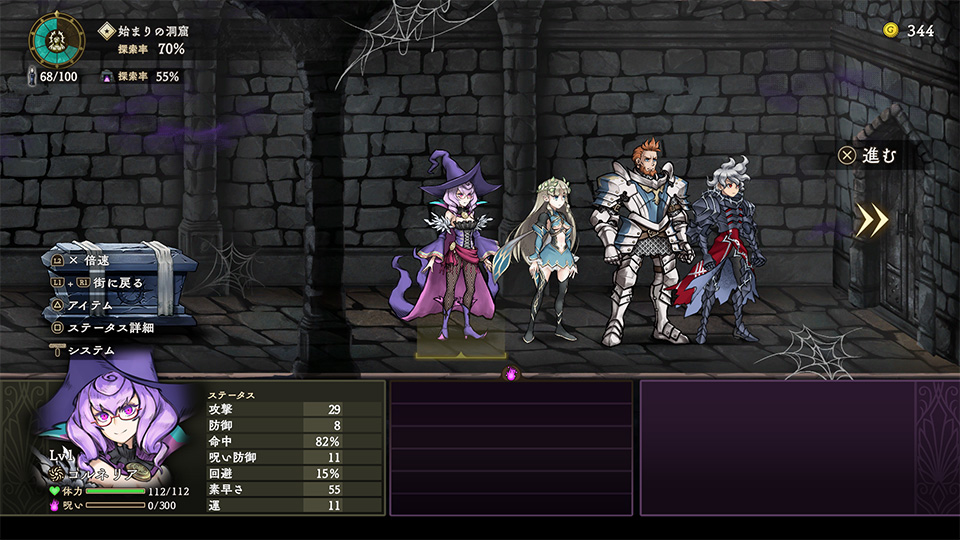
Task: Toggle the 倍速 double-speed option
Action: tap(90, 260)
